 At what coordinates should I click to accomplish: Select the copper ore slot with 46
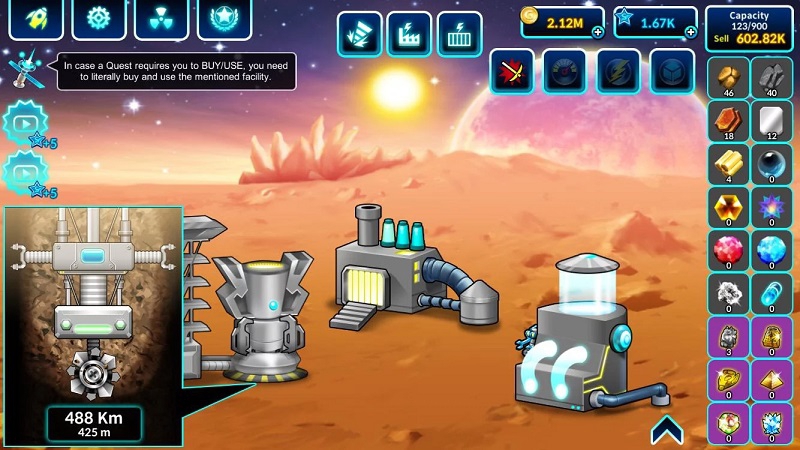[728, 78]
